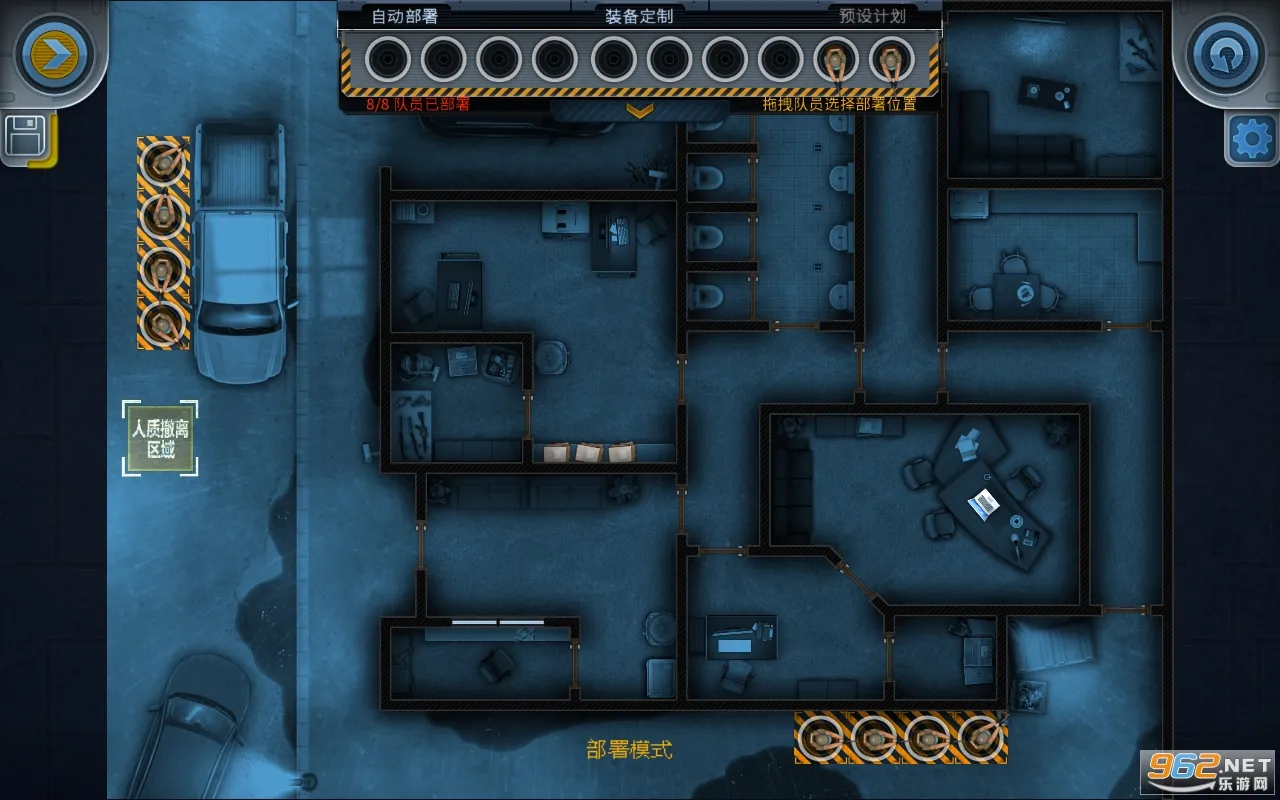Select the 人质撤离区域 hostage evacuation zone marker
The height and width of the screenshot is (800, 1280).
(x=160, y=438)
